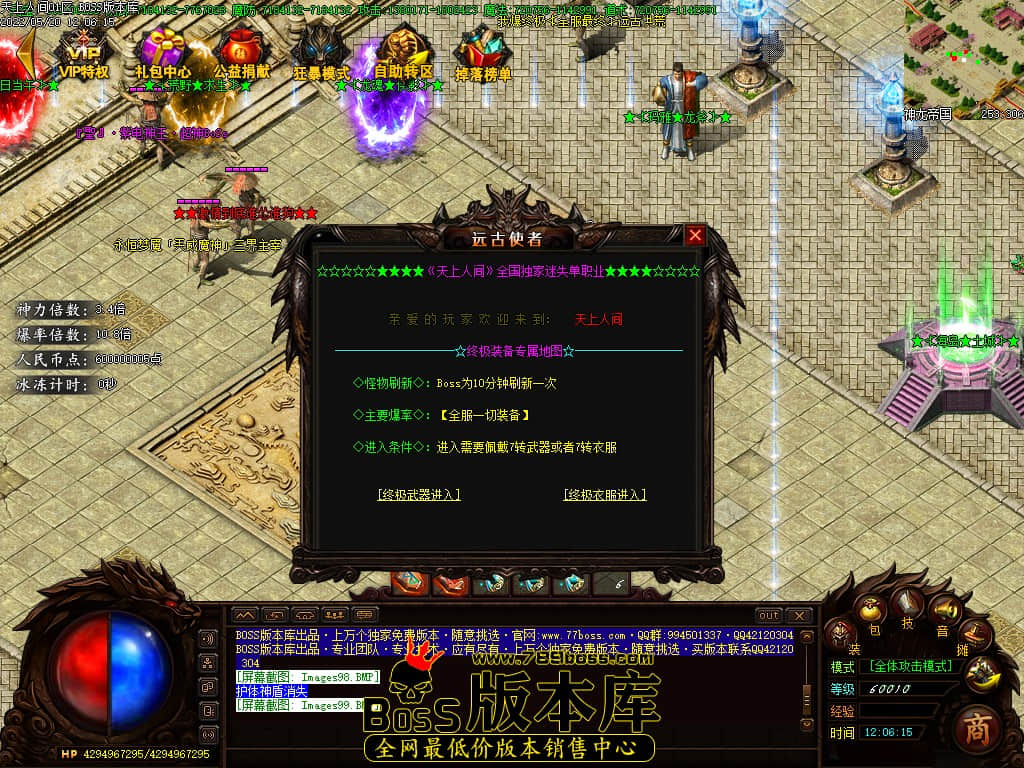
Task: Open the shop (商) round button
Action: [977, 730]
